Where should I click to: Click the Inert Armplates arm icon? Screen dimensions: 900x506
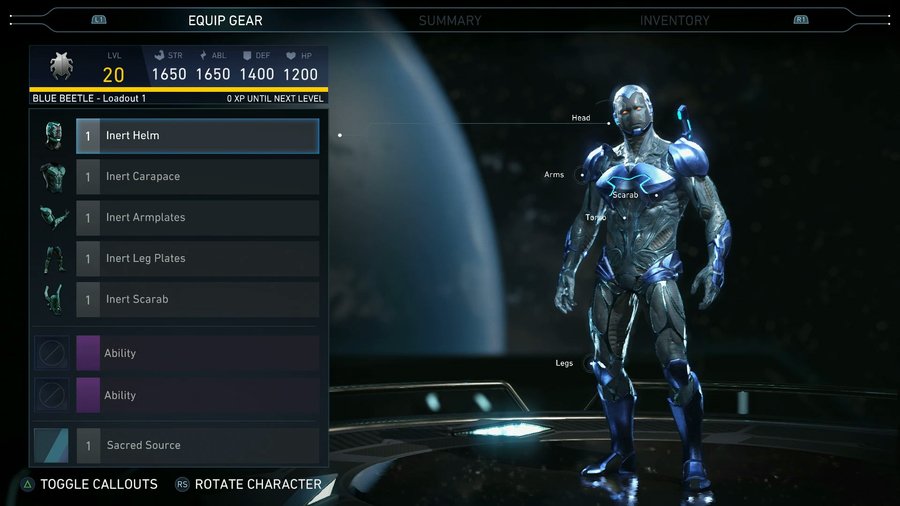[52, 218]
